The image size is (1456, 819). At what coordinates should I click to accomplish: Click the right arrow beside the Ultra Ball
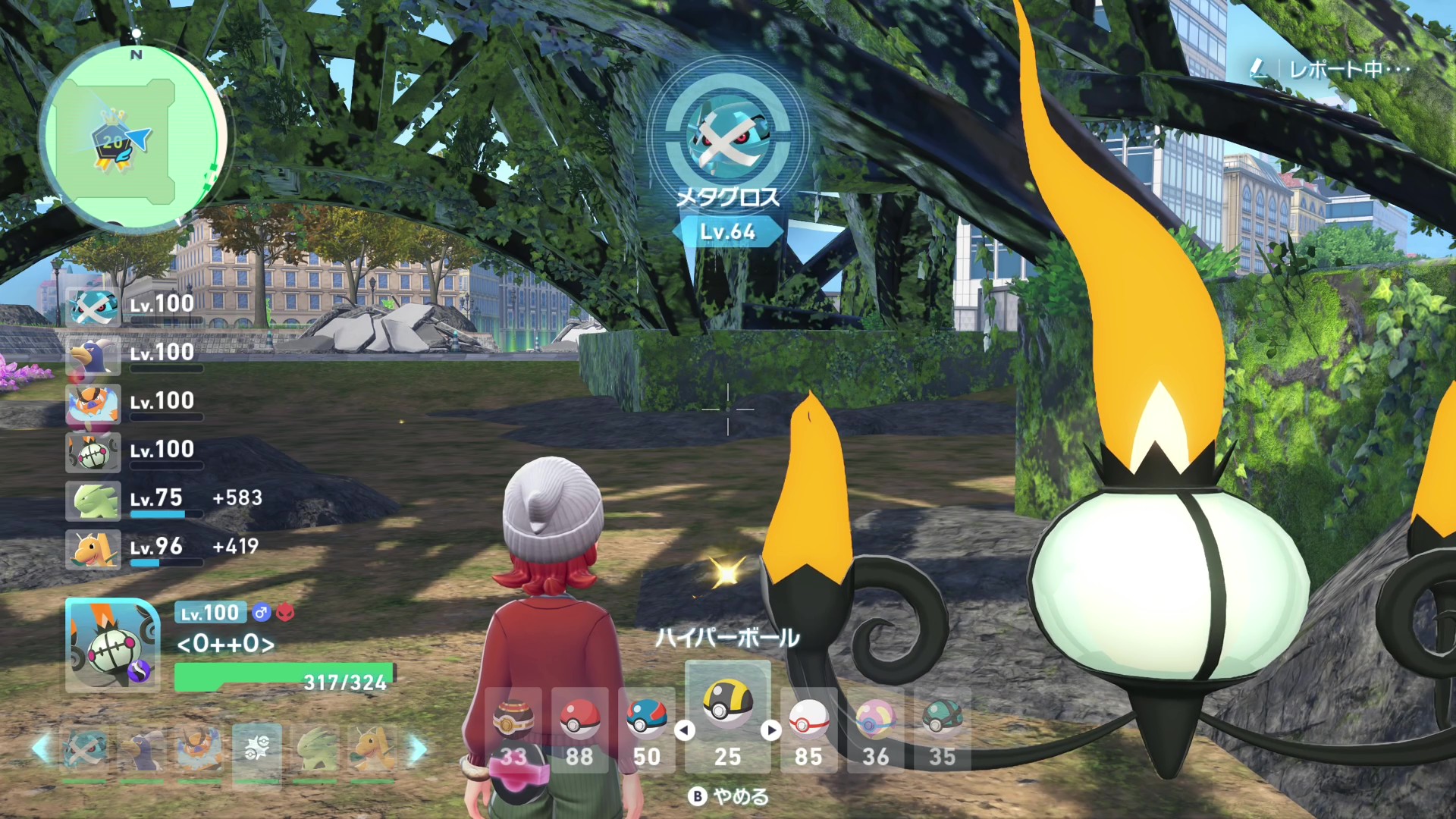[771, 730]
